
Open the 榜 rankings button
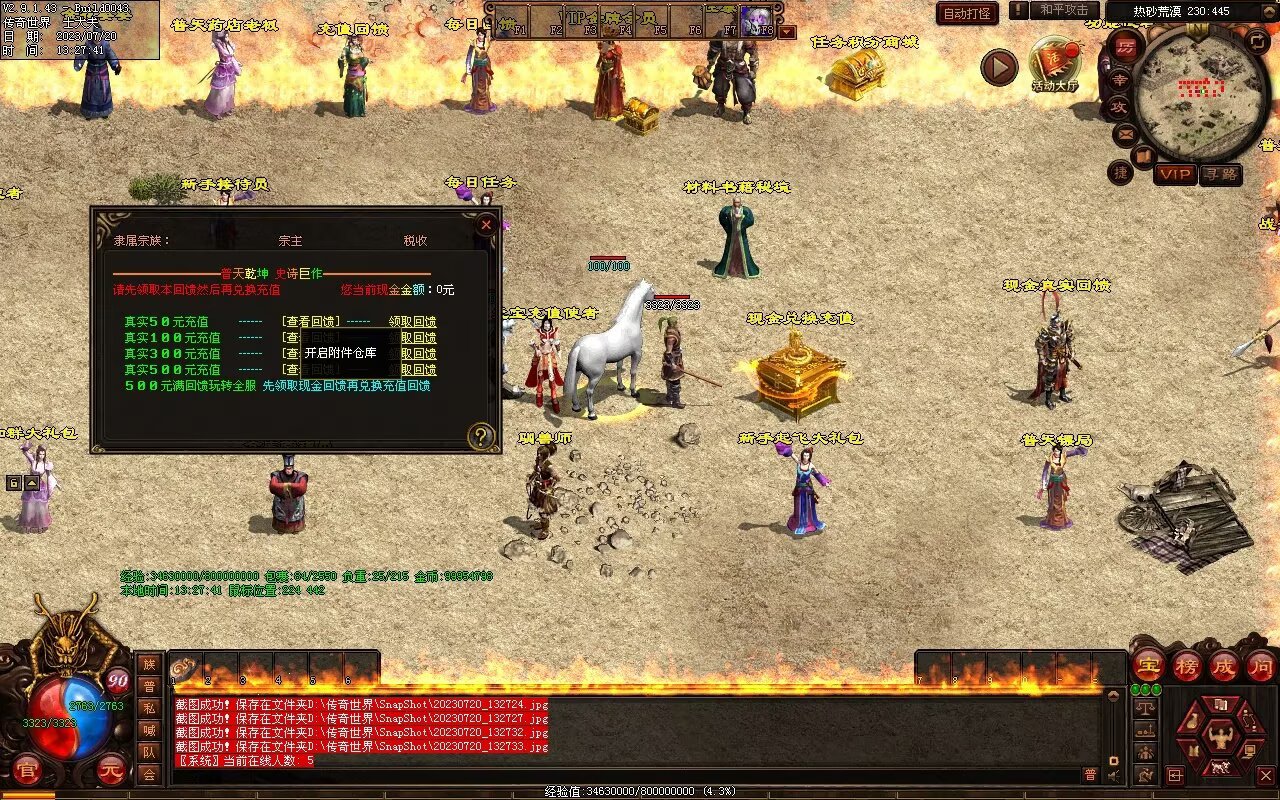point(1186,665)
